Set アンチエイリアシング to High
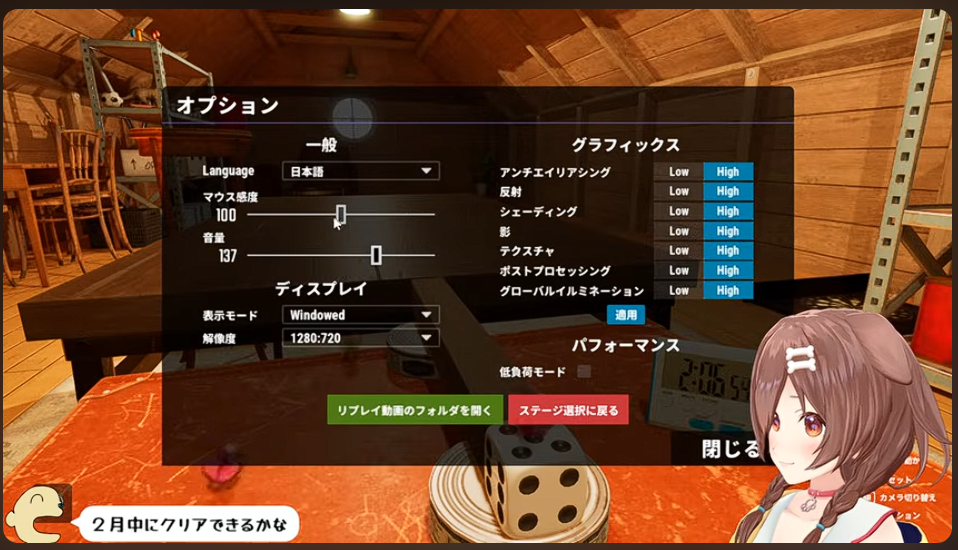 (728, 172)
